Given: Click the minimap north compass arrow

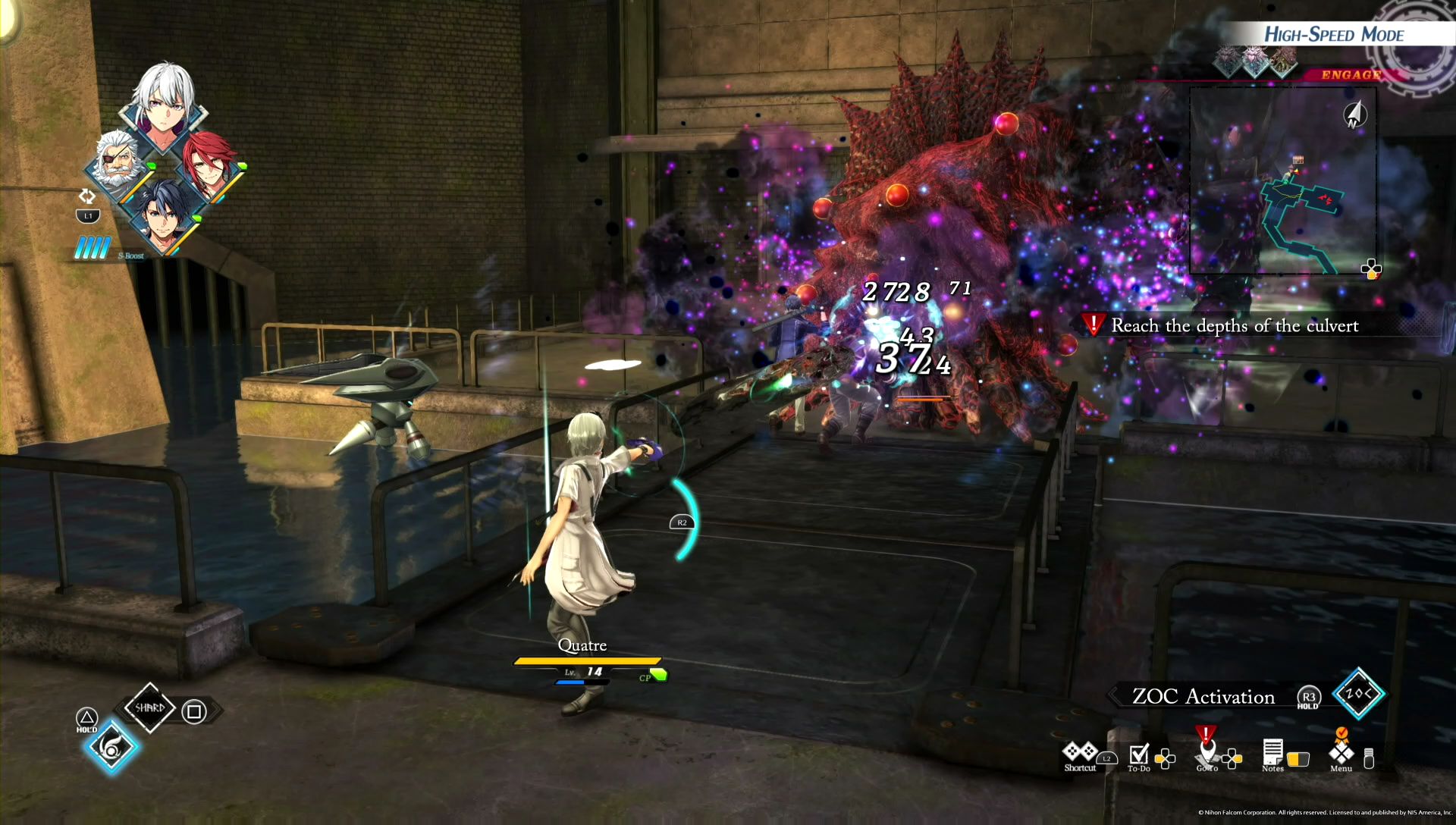Looking at the screenshot, I should coord(1355,114).
